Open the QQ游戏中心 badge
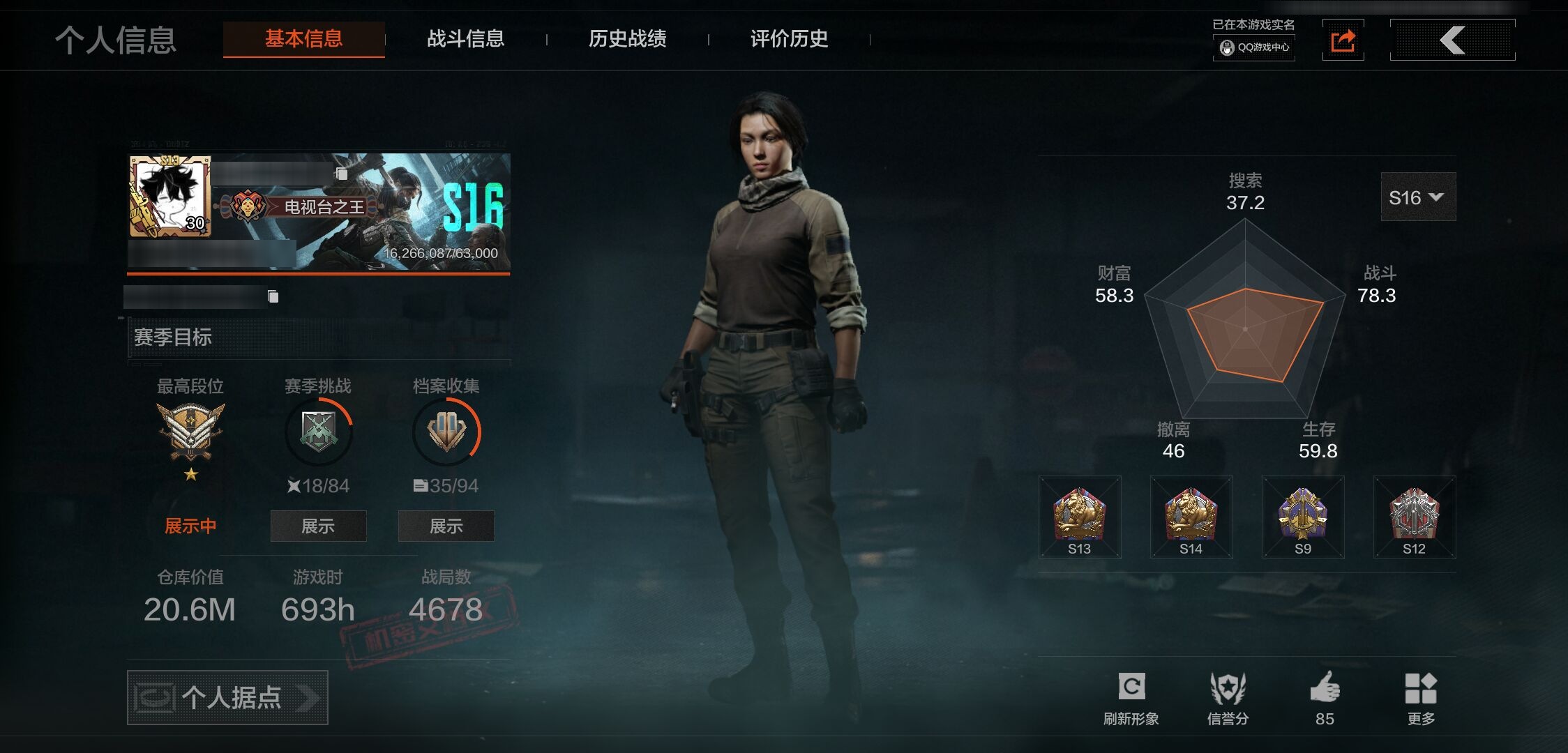The height and width of the screenshot is (753, 1568). coord(1254,47)
